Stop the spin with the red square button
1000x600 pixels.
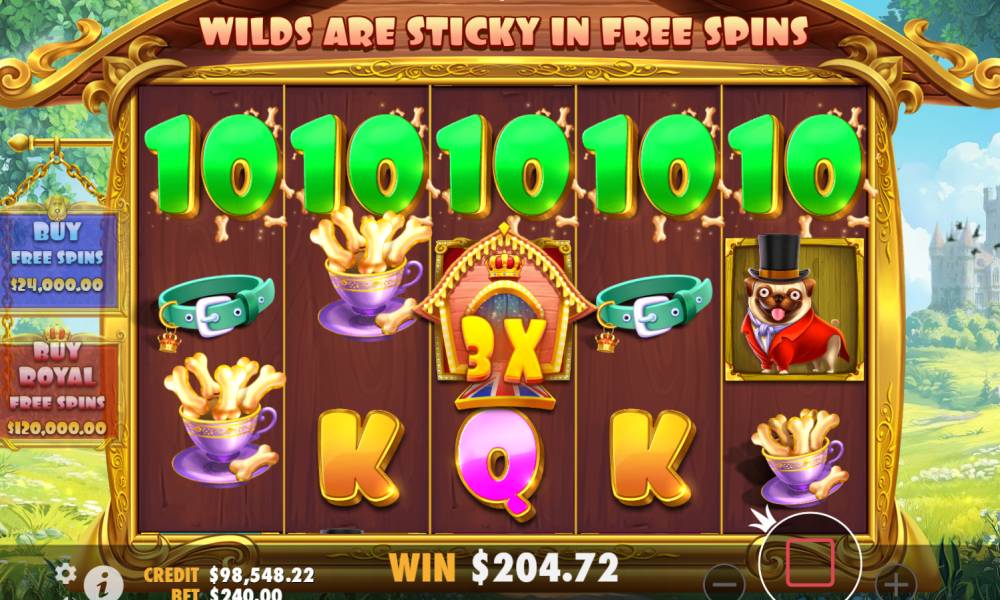tap(809, 562)
